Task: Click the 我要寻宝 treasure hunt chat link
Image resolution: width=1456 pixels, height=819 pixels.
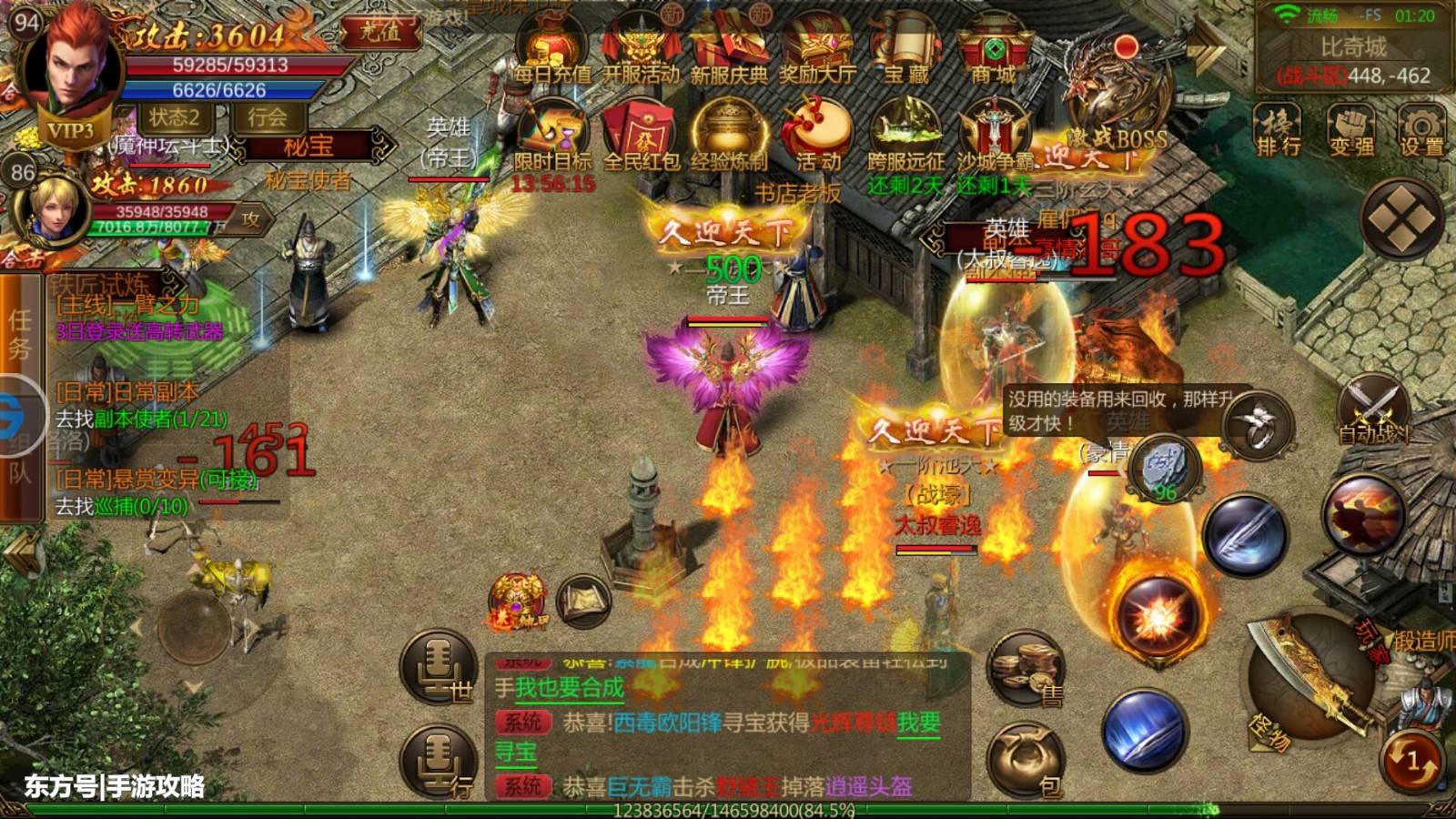Action: pos(917,723)
